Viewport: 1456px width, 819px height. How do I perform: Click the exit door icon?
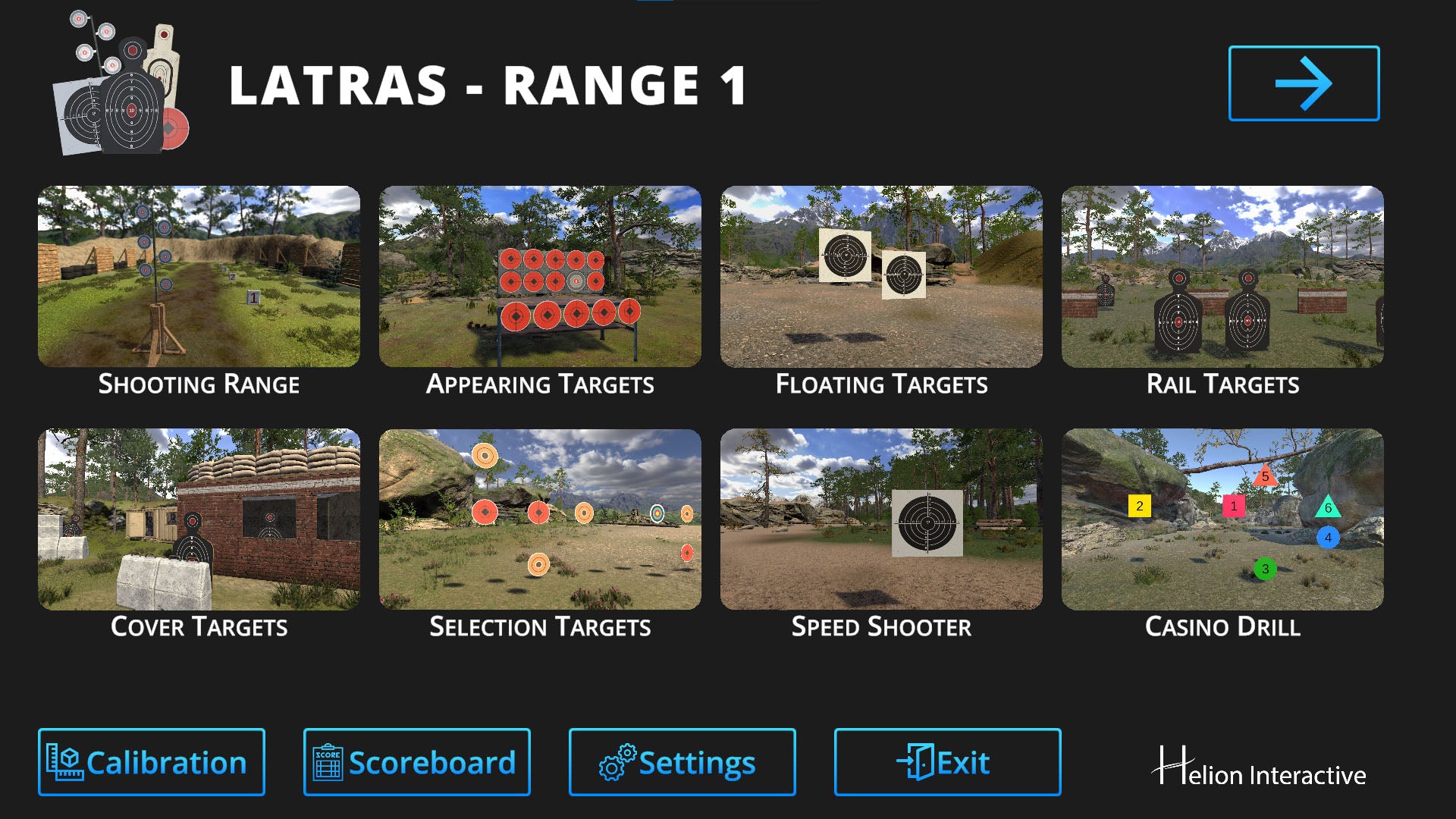click(x=915, y=761)
